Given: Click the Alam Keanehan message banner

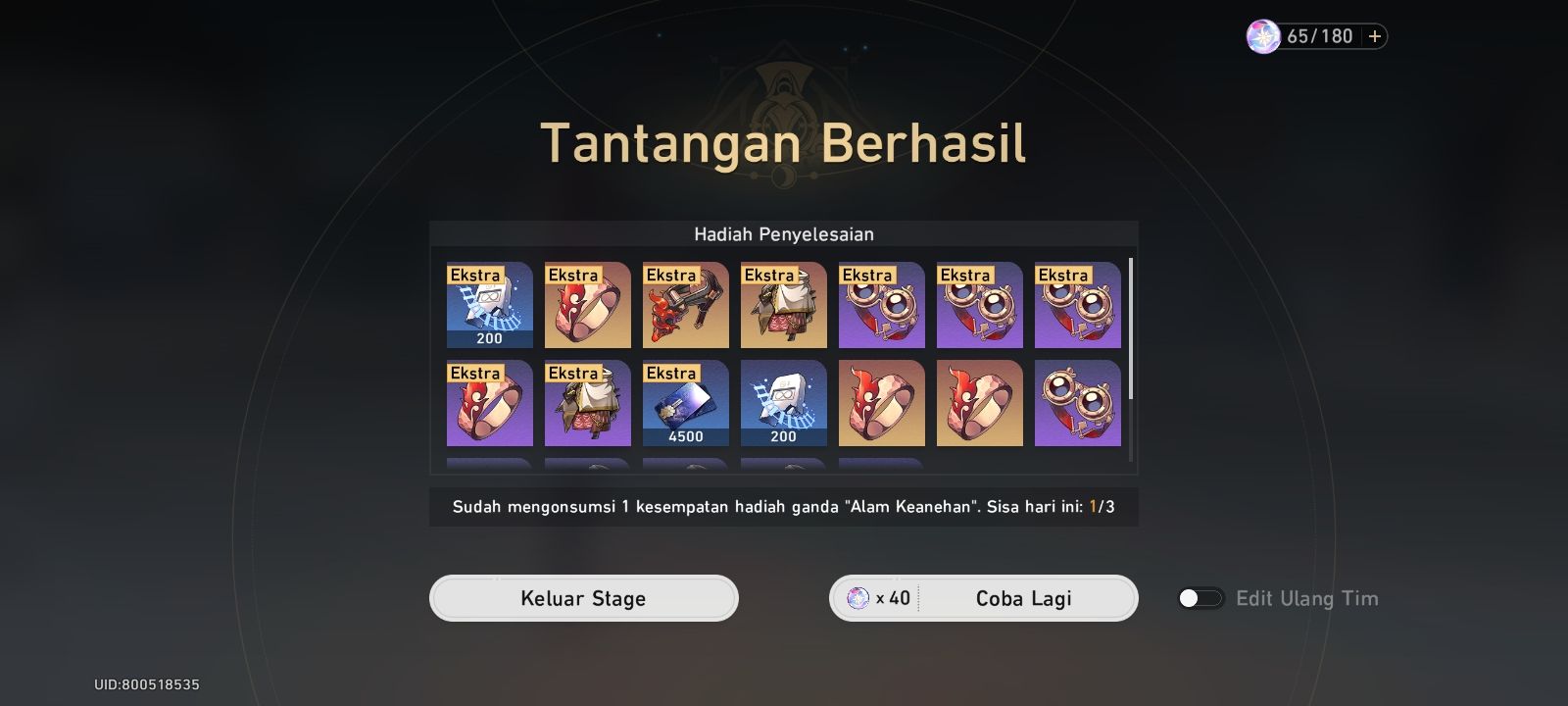Looking at the screenshot, I should click(x=783, y=507).
